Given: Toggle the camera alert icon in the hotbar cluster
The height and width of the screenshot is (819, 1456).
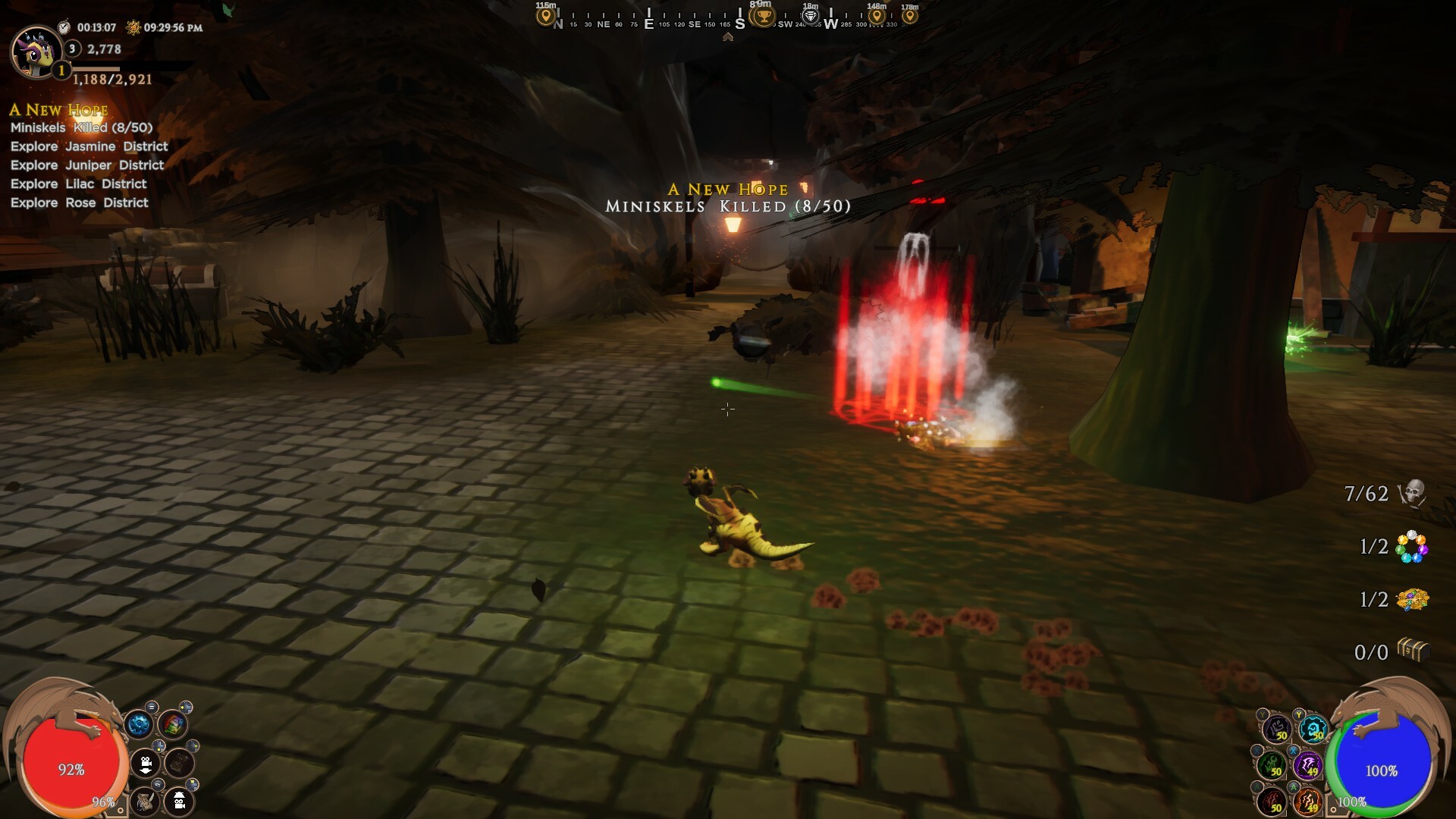Looking at the screenshot, I should pyautogui.click(x=179, y=802).
